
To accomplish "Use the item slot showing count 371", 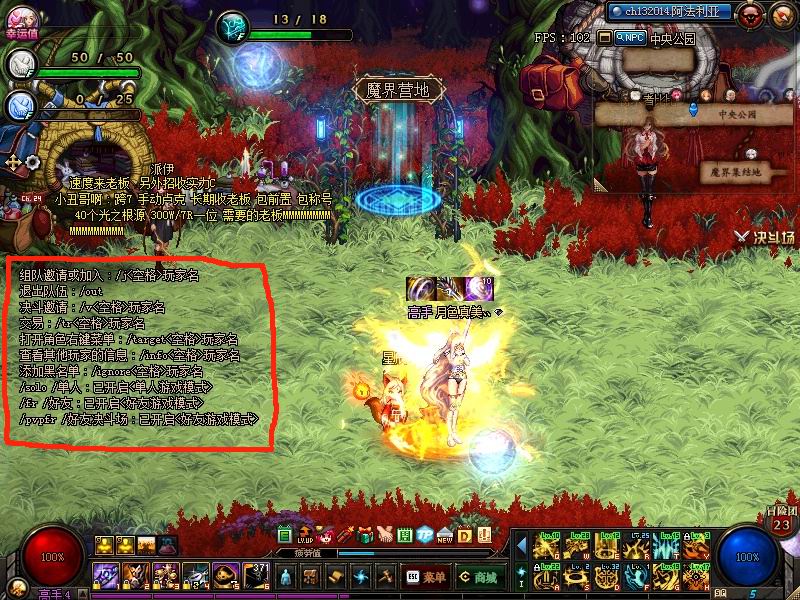I will (256, 576).
